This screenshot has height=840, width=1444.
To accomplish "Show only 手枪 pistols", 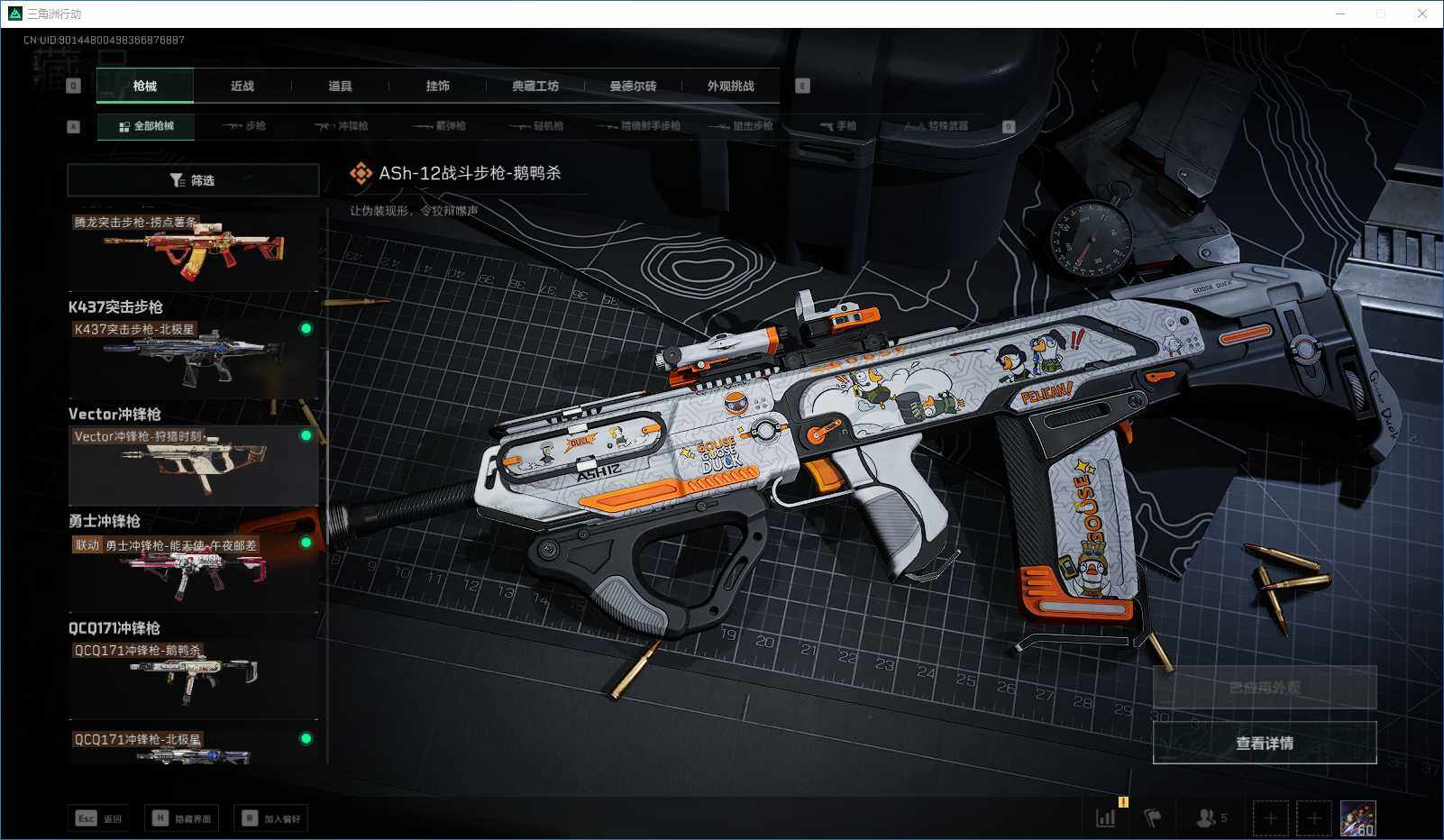I will pyautogui.click(x=838, y=126).
